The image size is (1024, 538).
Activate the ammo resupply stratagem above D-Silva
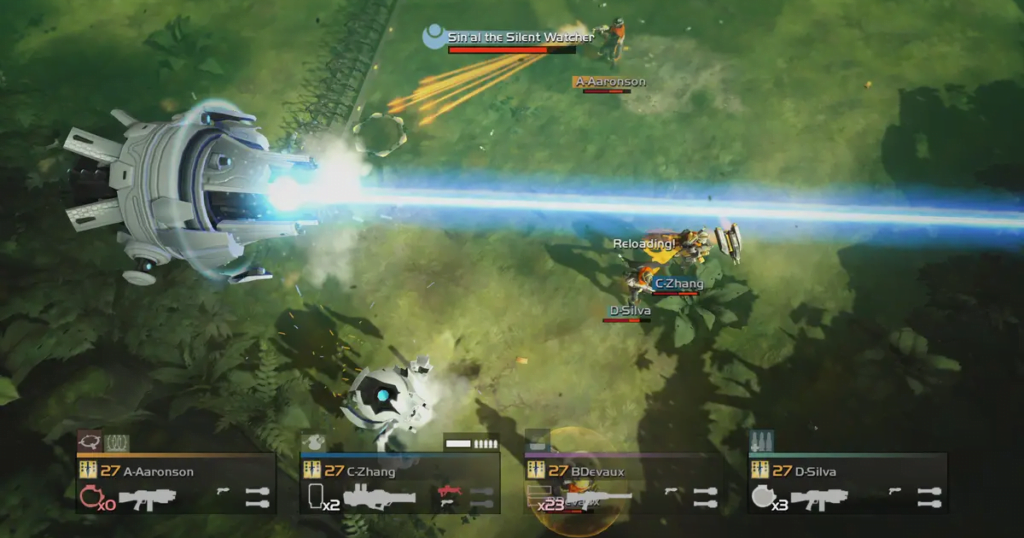click(x=762, y=441)
